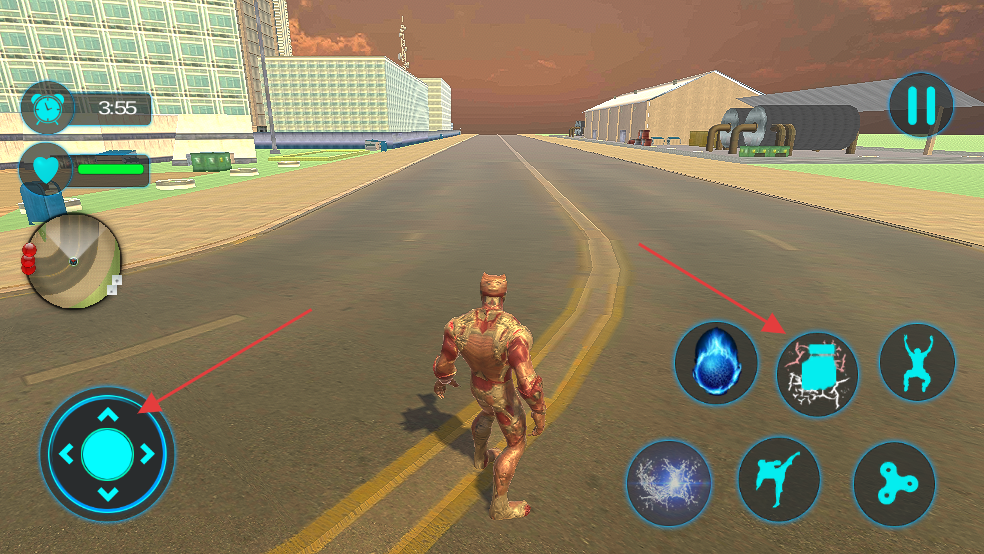Pause the game with the pause button
Viewport: 984px width, 554px height.
(921, 105)
